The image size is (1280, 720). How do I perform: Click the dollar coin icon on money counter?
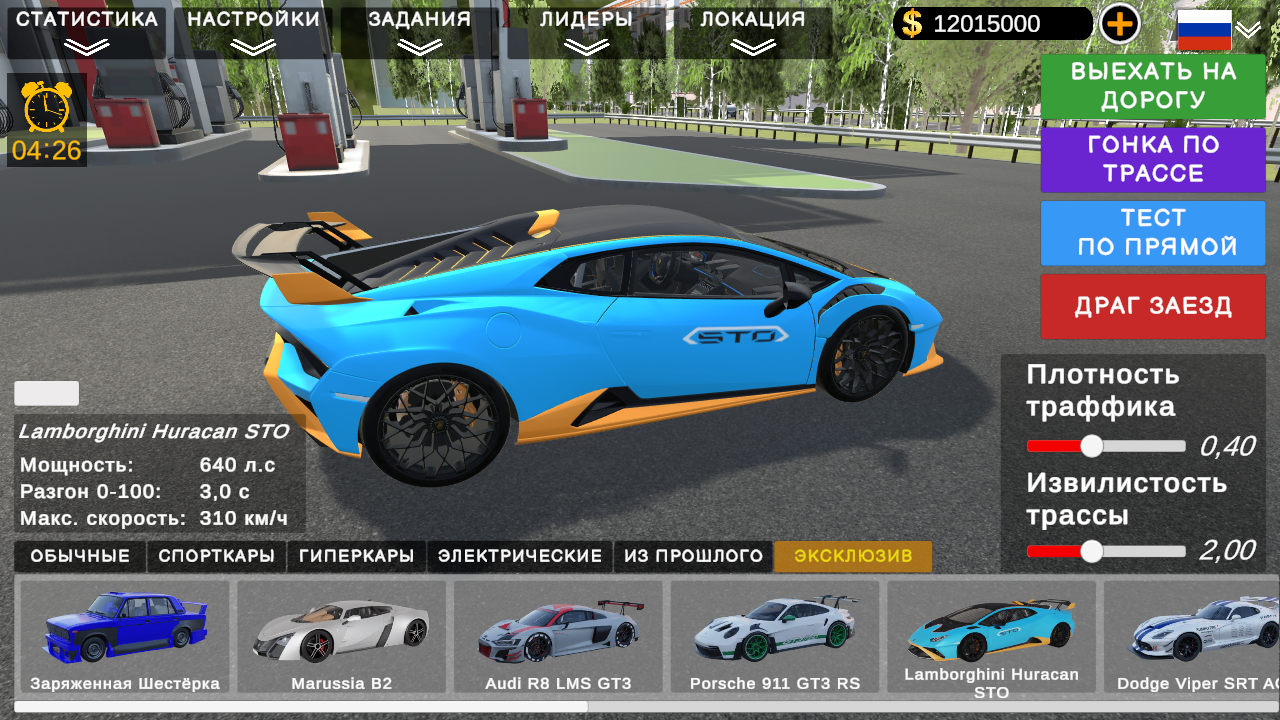coord(911,22)
